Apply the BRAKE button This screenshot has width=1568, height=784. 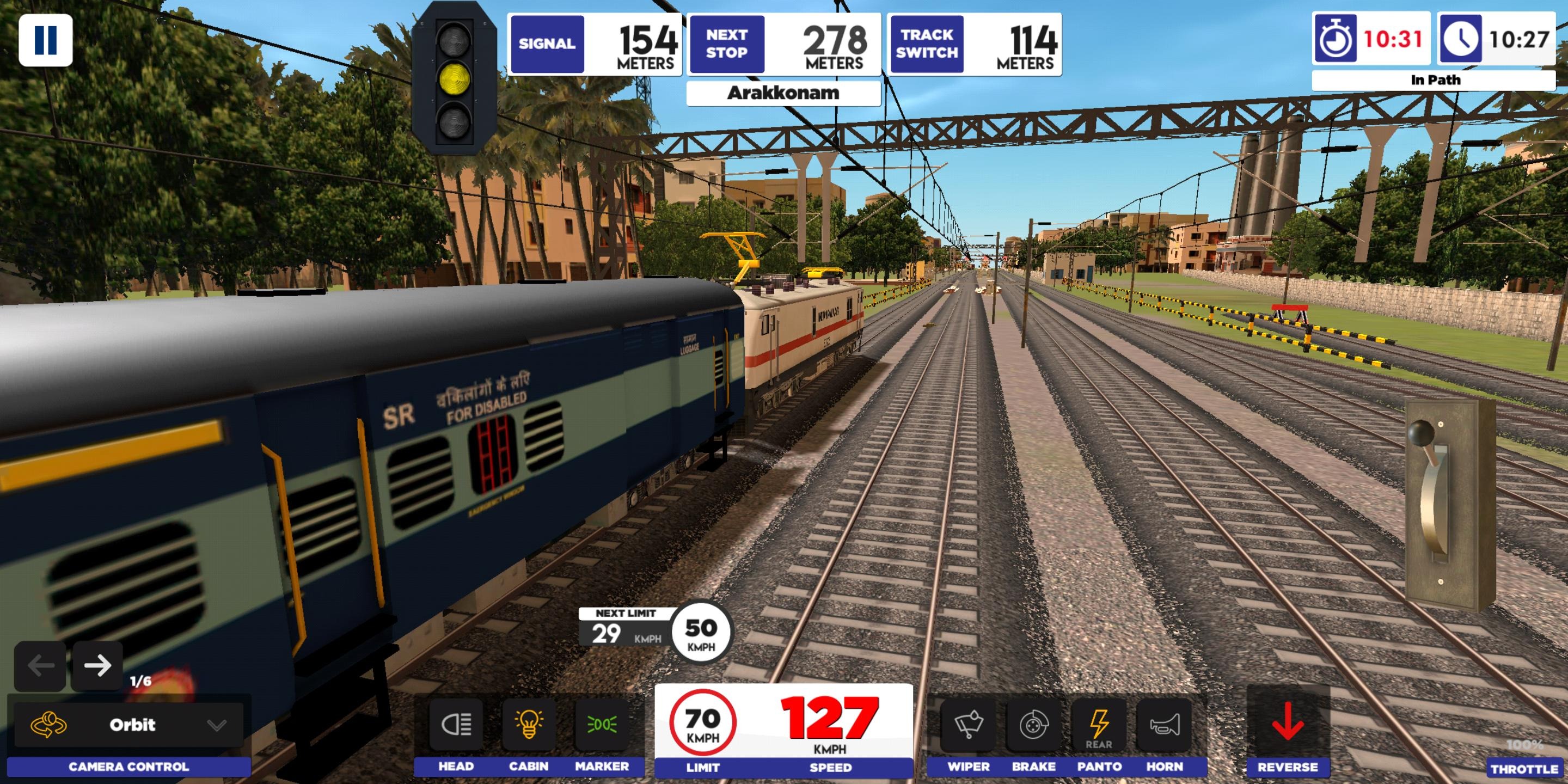pyautogui.click(x=1033, y=724)
